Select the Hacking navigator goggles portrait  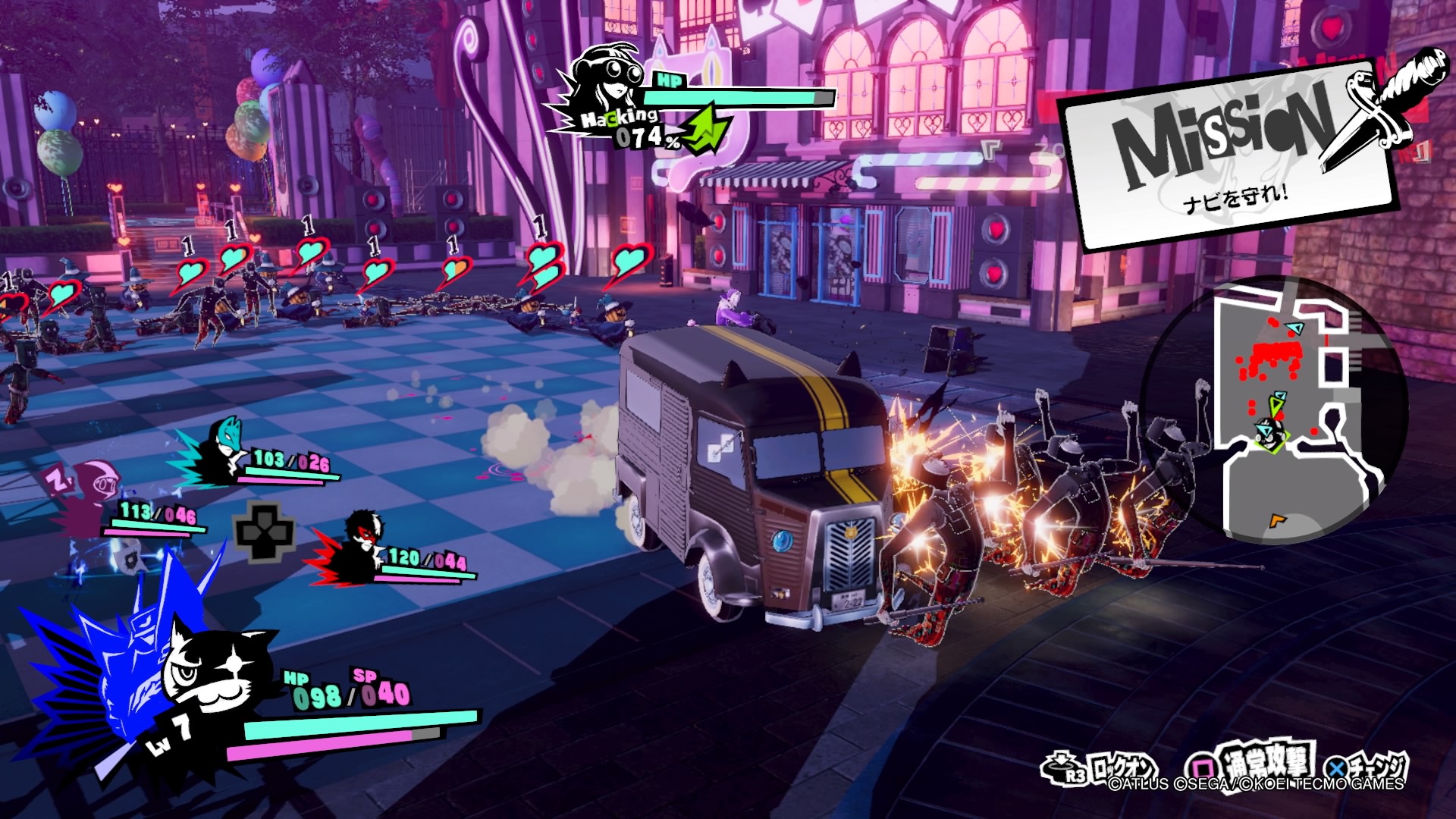tap(608, 83)
